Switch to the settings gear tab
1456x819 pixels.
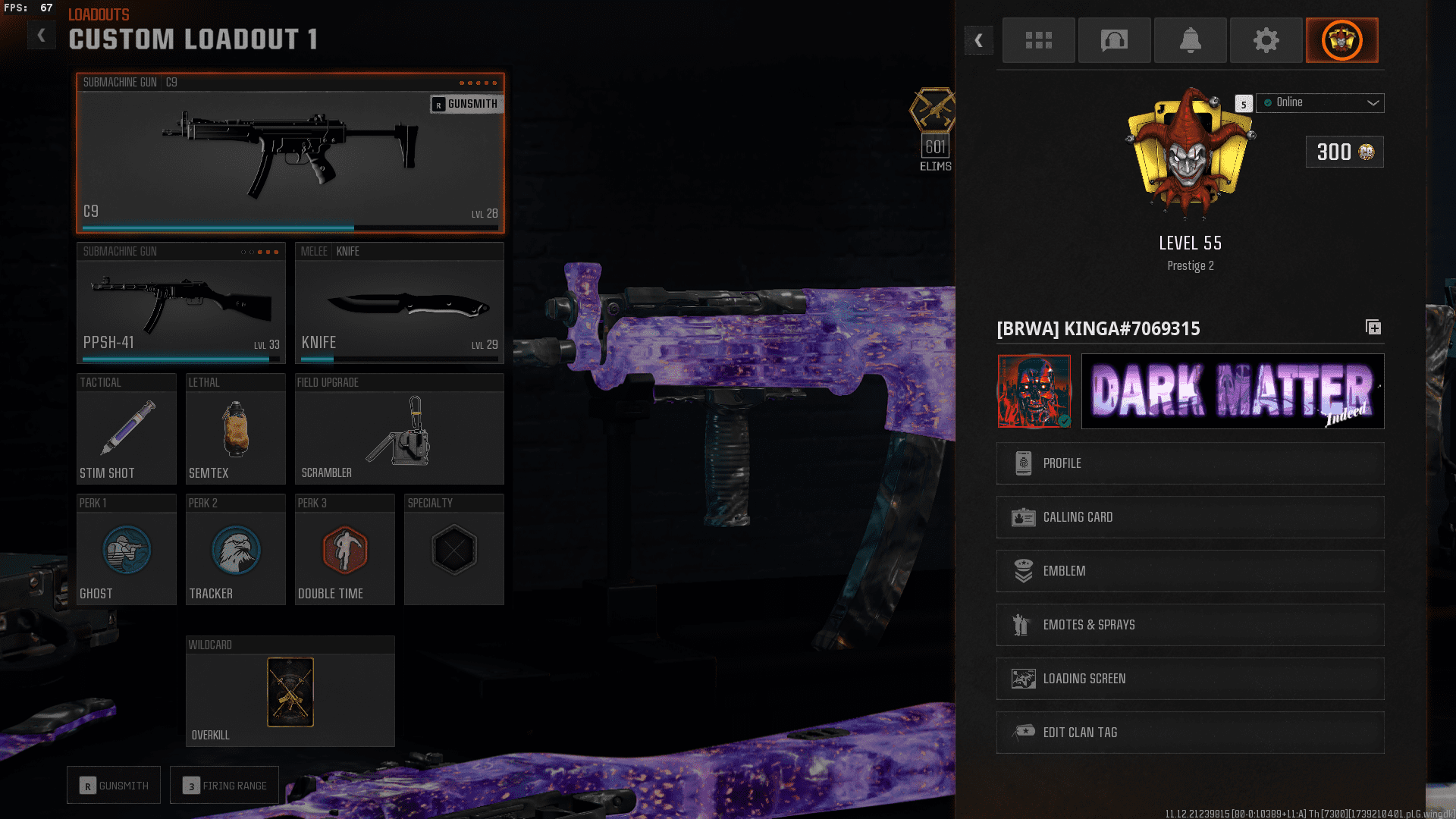click(1266, 40)
